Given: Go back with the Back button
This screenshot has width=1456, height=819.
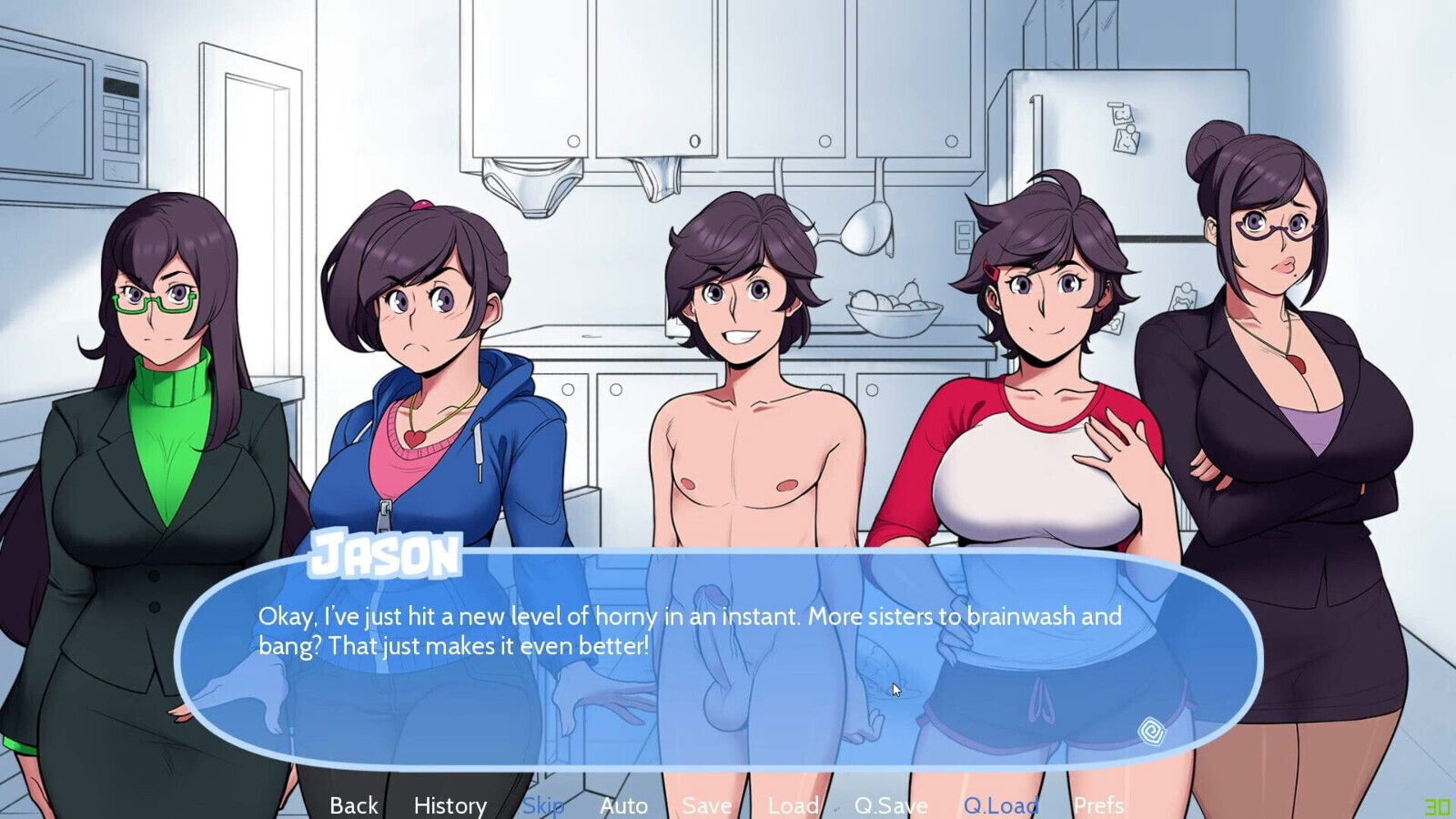Looking at the screenshot, I should pos(353,805).
